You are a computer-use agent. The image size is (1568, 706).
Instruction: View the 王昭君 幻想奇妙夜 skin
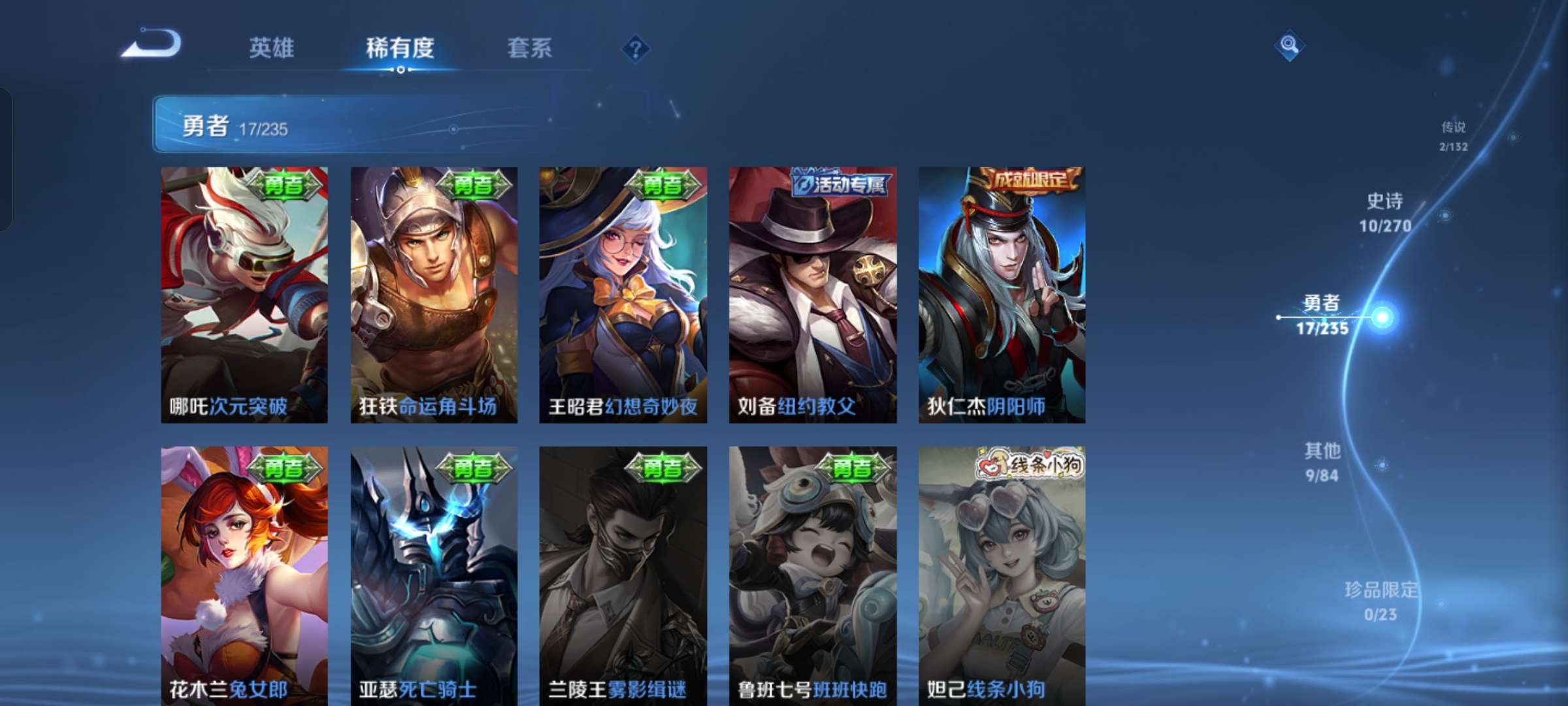[623, 295]
